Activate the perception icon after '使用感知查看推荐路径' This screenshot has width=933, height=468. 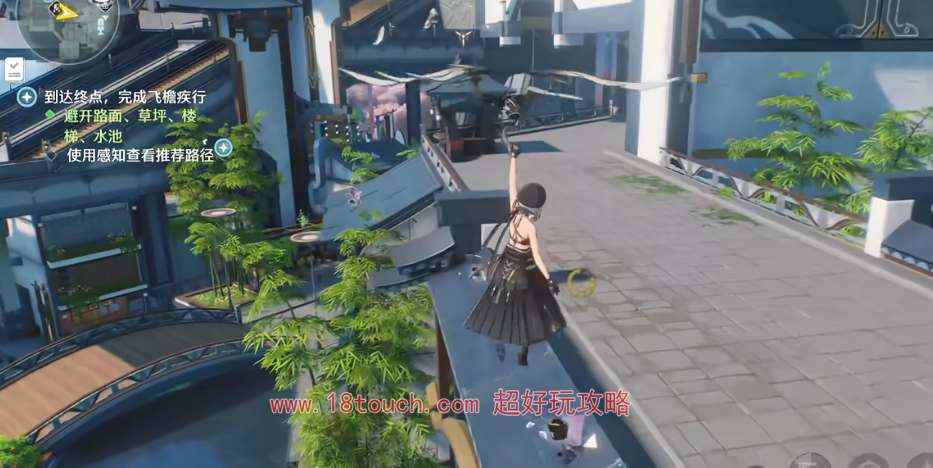(x=223, y=148)
